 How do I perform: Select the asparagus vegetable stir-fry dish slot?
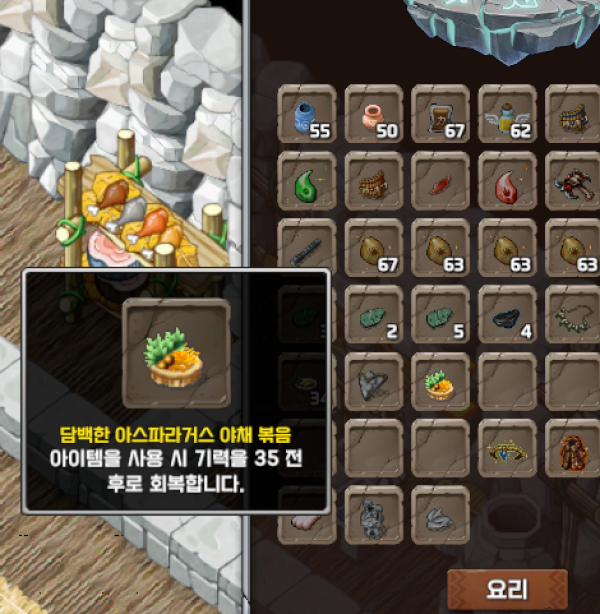click(x=441, y=381)
